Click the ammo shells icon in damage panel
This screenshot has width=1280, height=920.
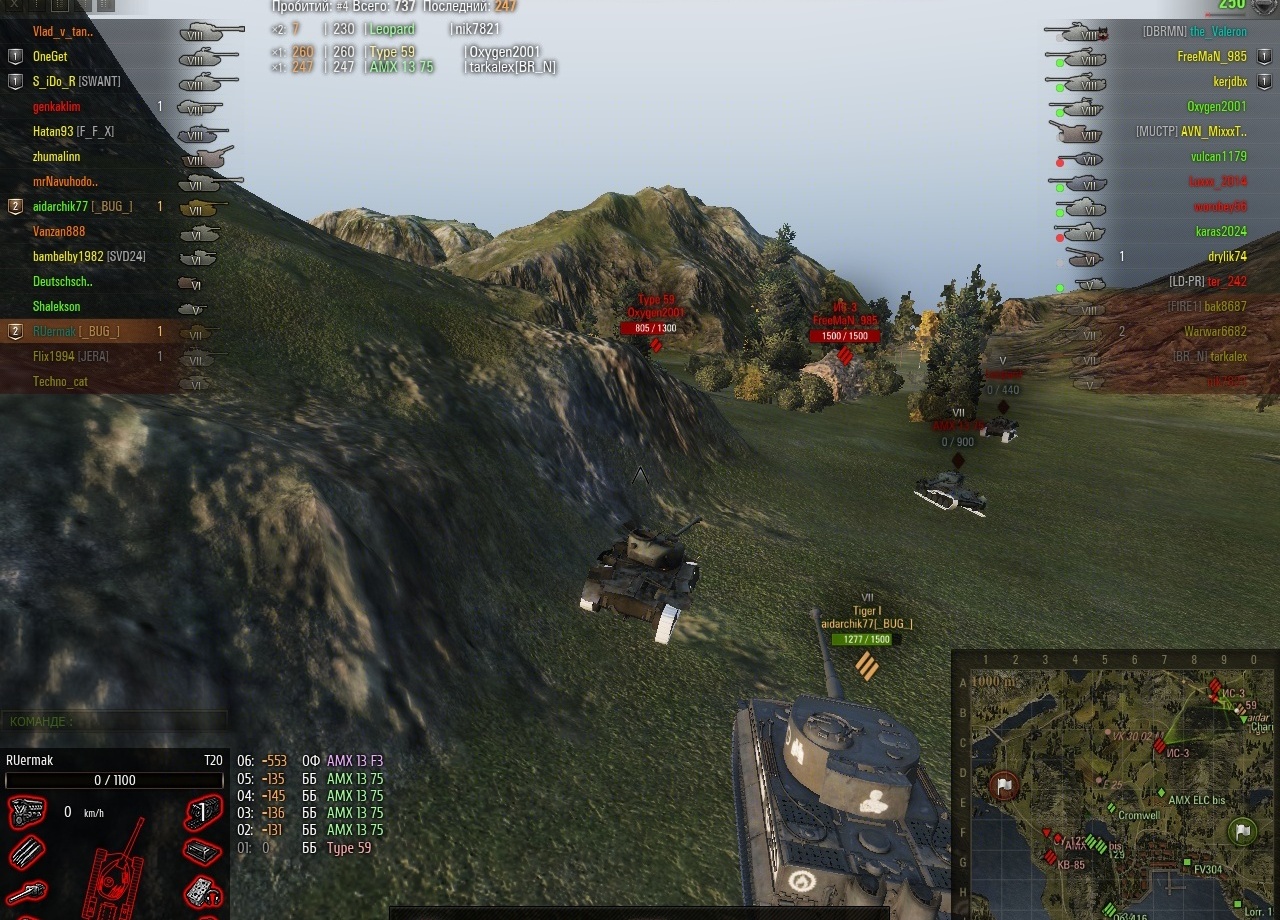[x=27, y=853]
